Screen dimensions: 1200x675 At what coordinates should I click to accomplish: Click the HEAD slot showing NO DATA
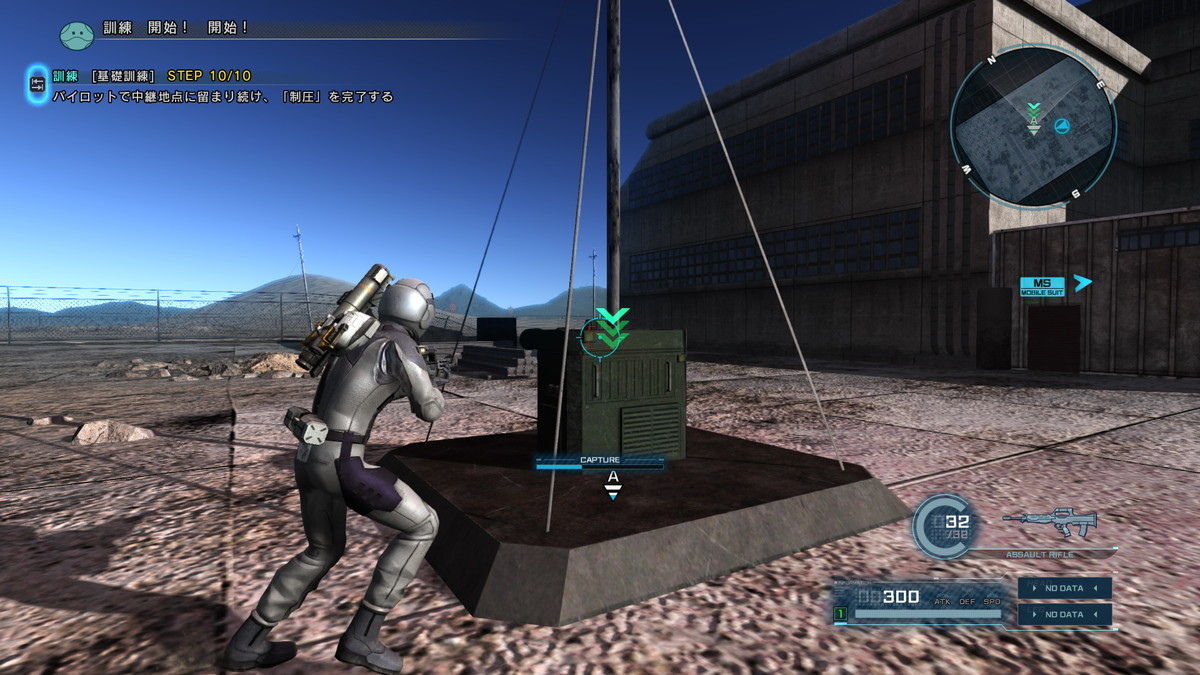coord(1064,588)
